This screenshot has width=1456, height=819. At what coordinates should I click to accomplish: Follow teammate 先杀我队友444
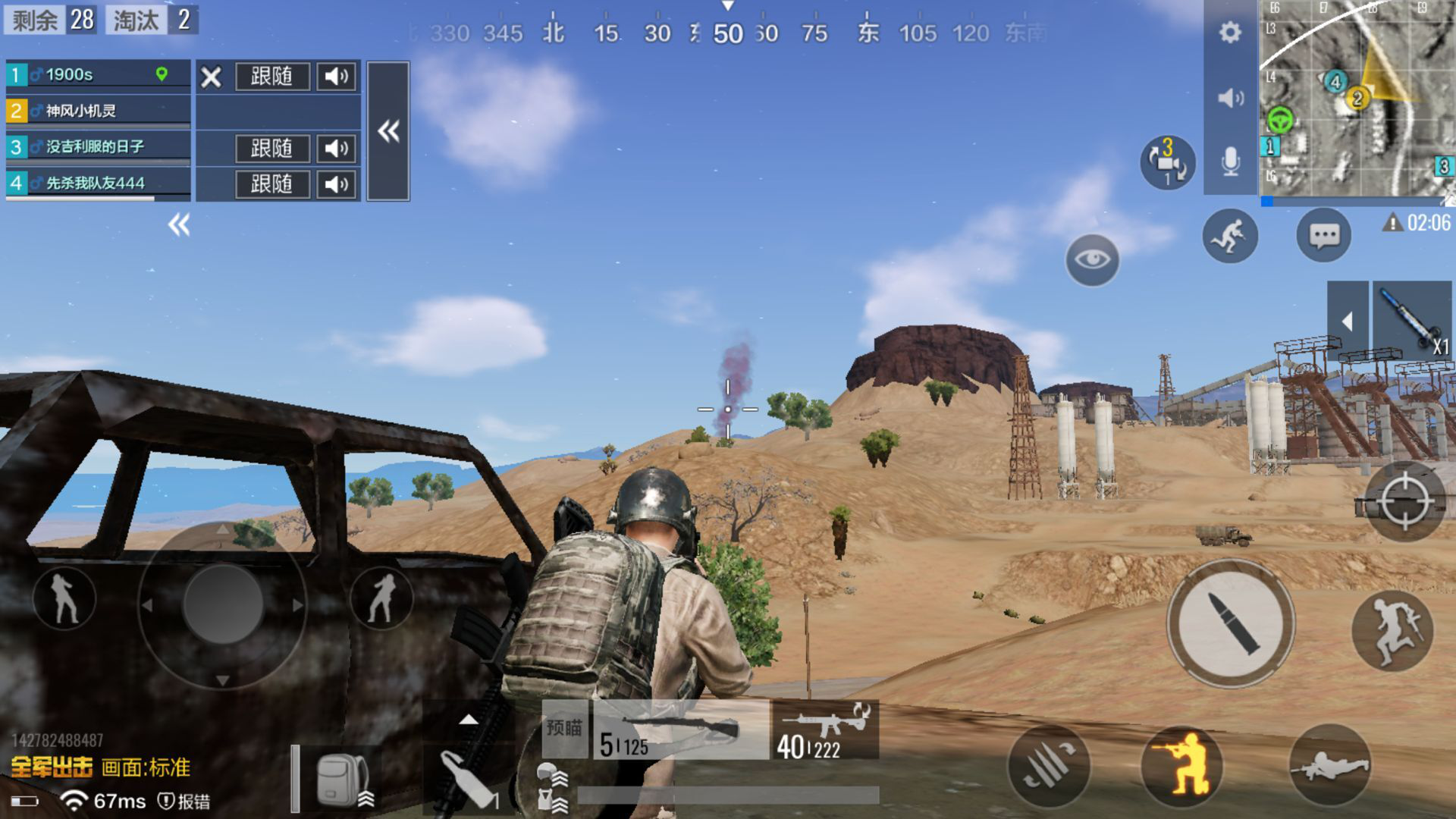pos(271,184)
